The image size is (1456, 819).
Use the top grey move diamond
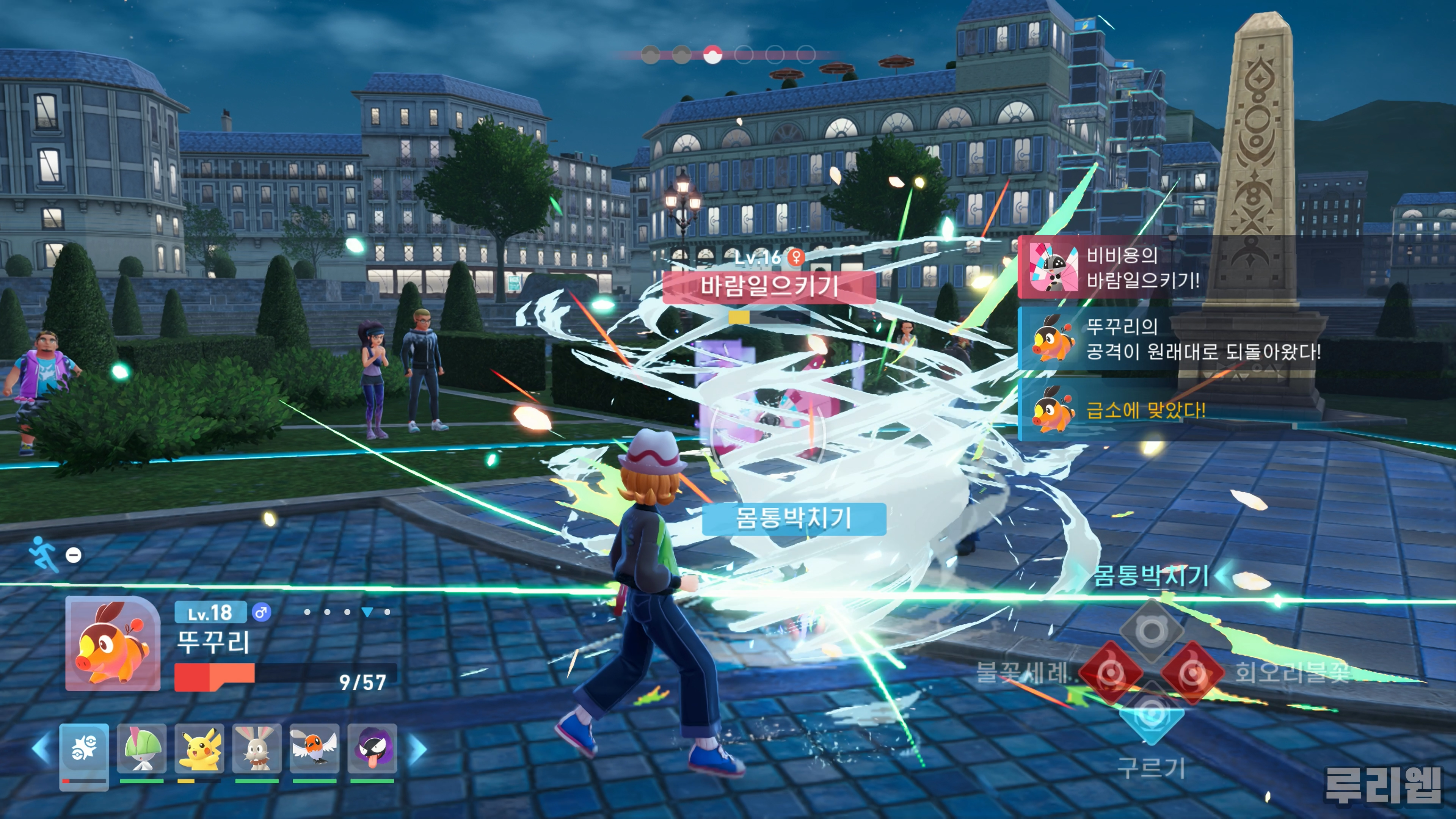(1152, 630)
